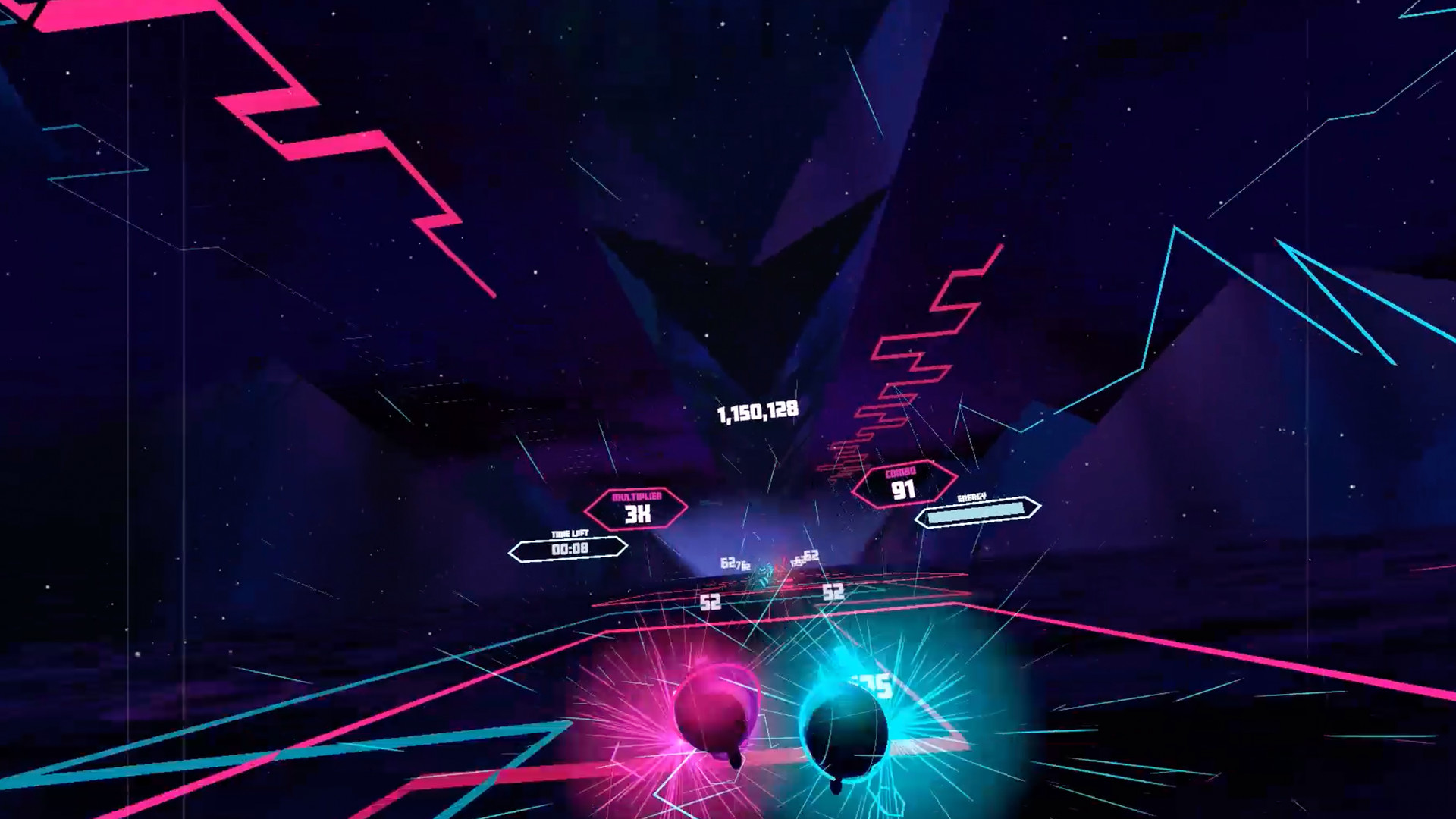Click the Time Left 00:08 indicator

point(567,548)
